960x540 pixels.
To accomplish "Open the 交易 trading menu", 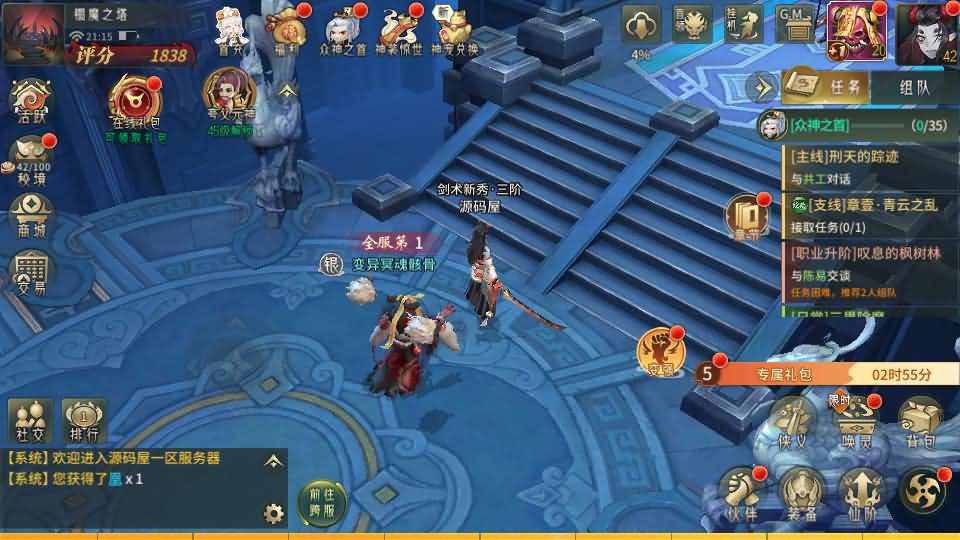I will 31,272.
